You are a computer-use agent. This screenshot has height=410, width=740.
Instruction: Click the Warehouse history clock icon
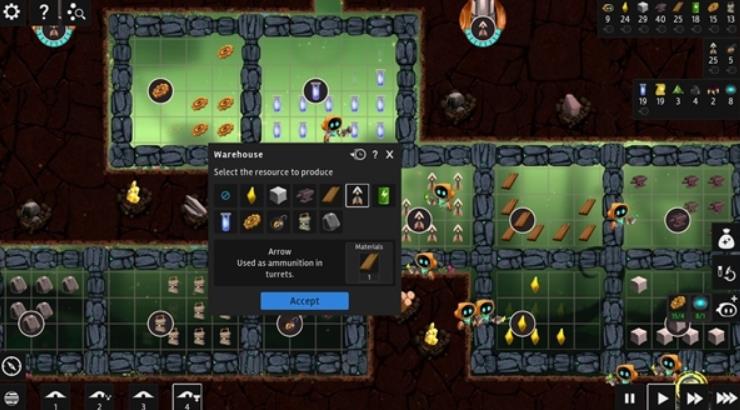click(359, 155)
